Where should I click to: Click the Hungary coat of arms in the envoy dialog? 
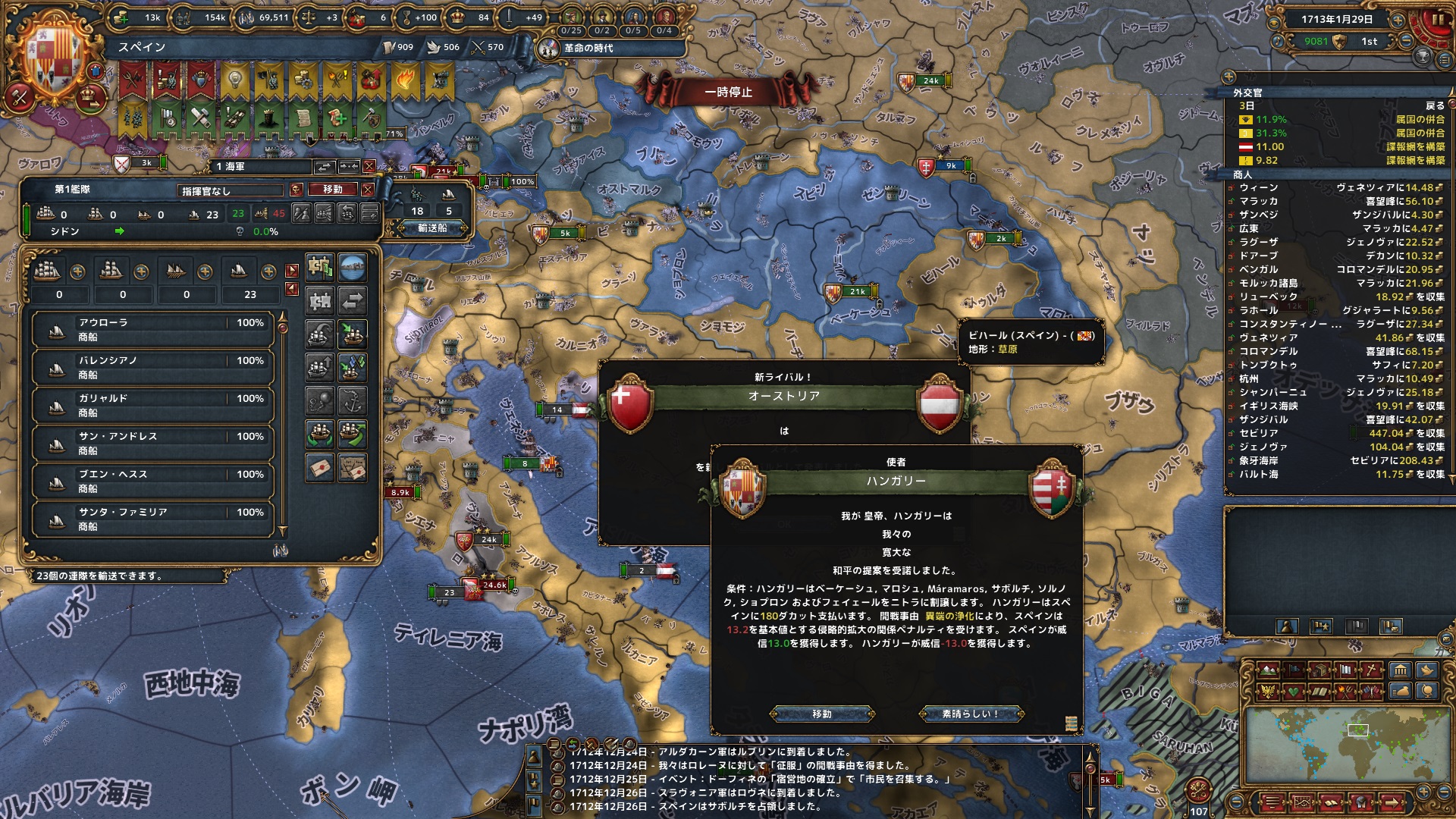1052,488
